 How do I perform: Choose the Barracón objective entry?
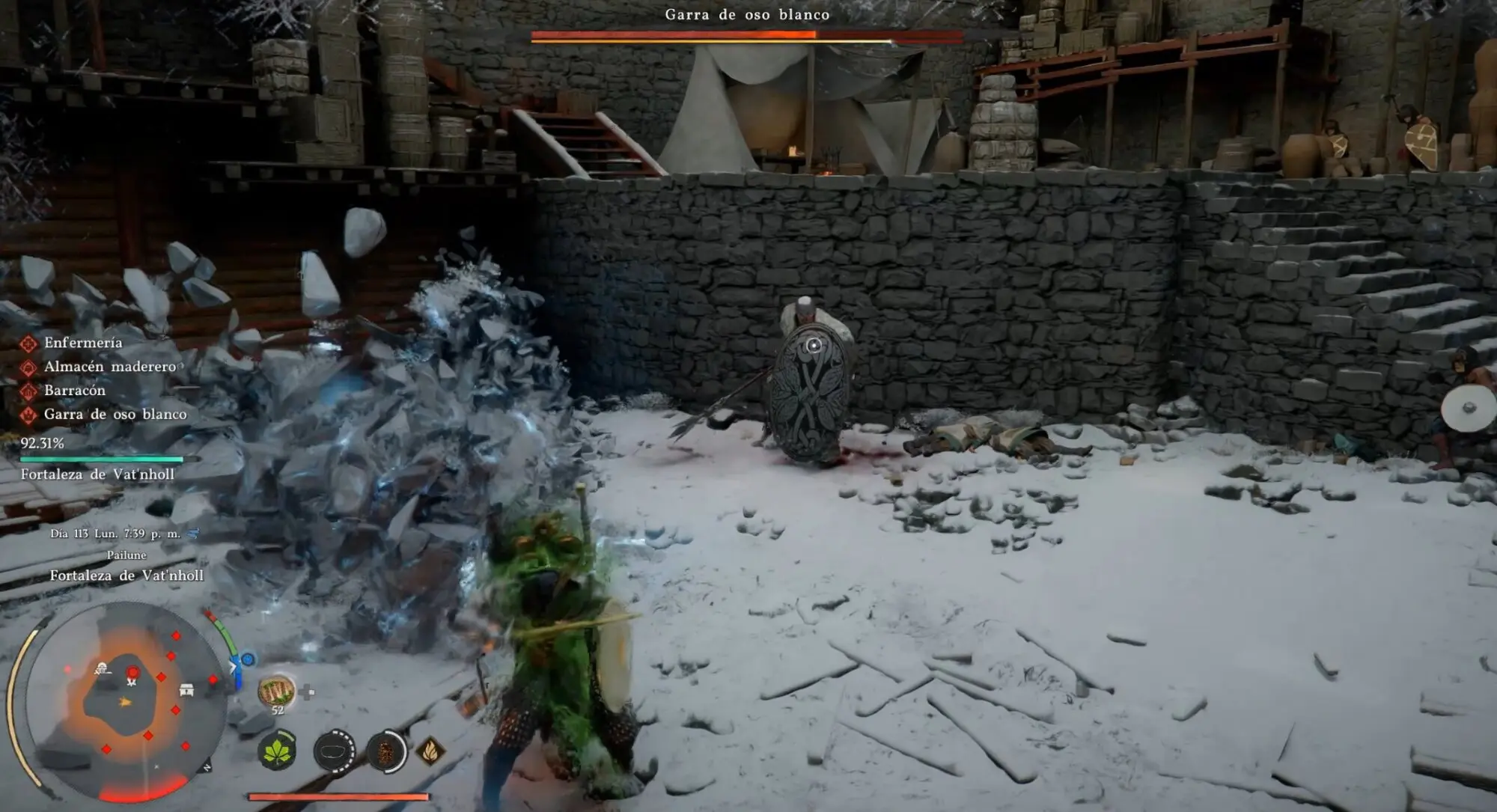pos(74,391)
